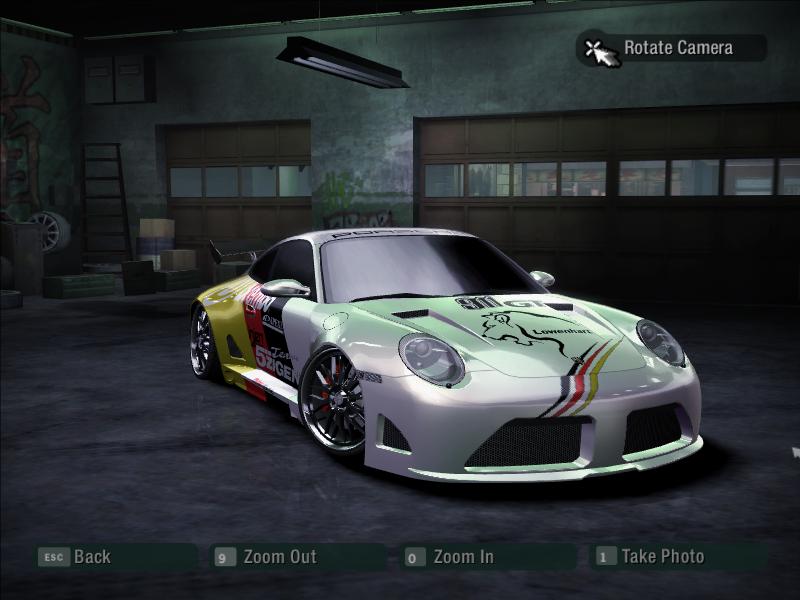Take Photo of the car

[x=662, y=557]
